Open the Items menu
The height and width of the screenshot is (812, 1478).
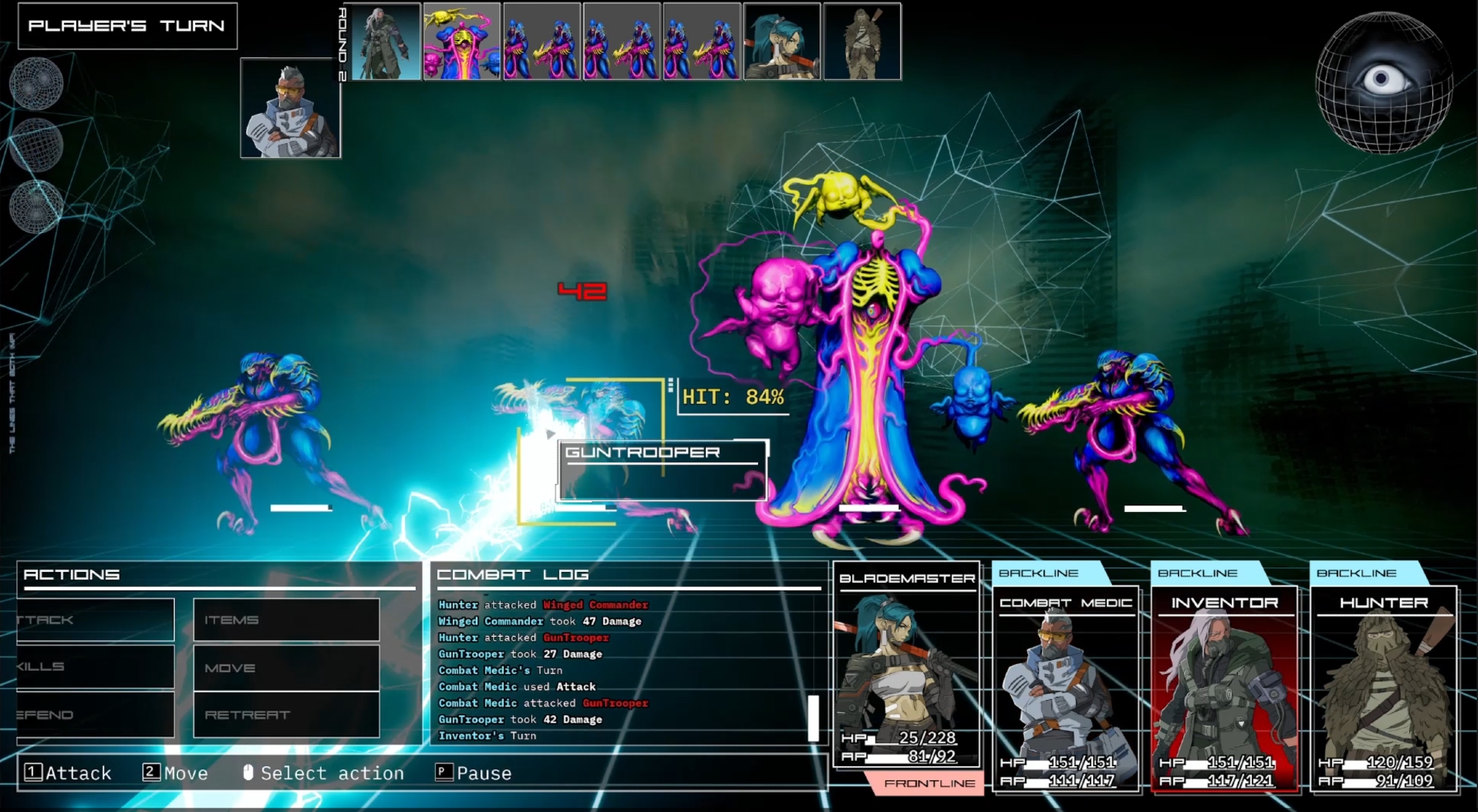coord(286,619)
